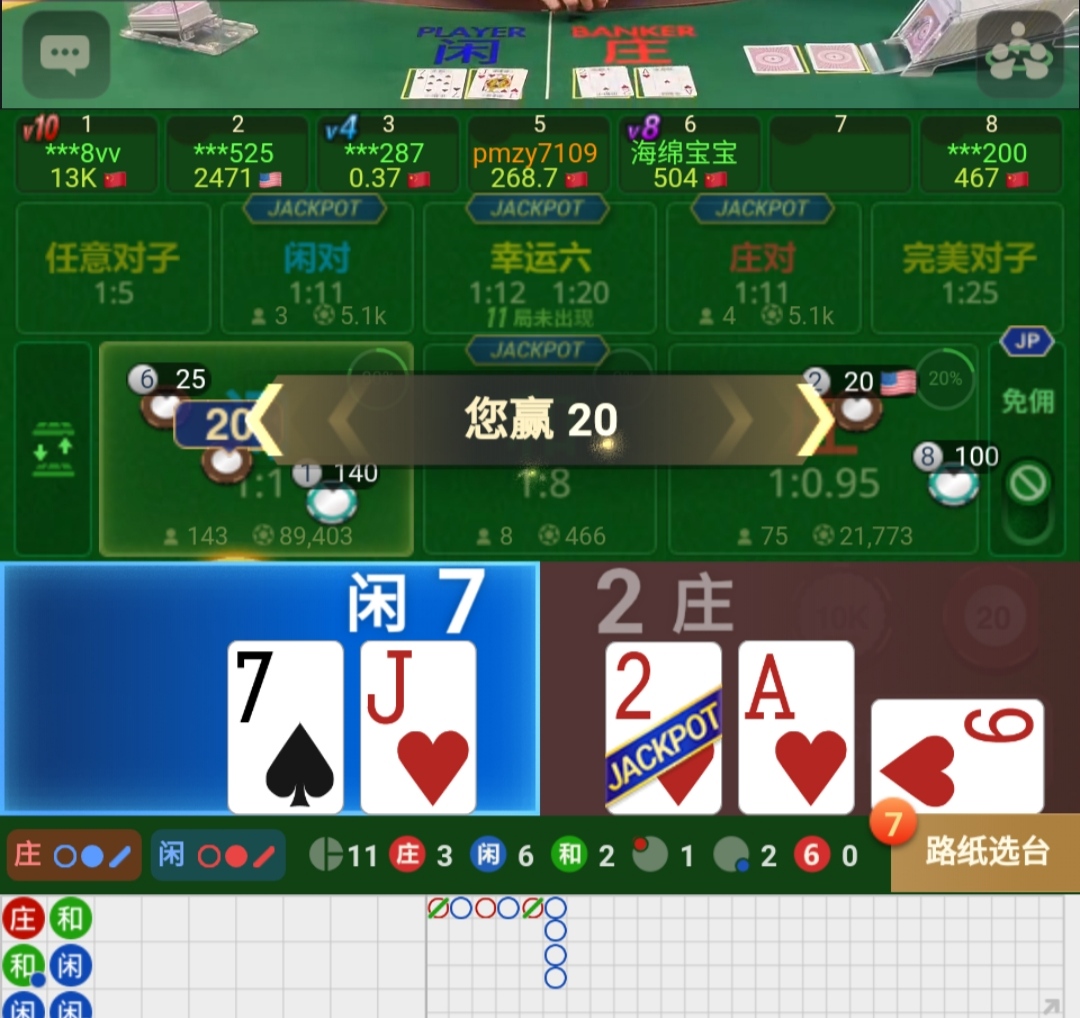Bet on 任意对子 any pair
The image size is (1080, 1018).
(113, 268)
